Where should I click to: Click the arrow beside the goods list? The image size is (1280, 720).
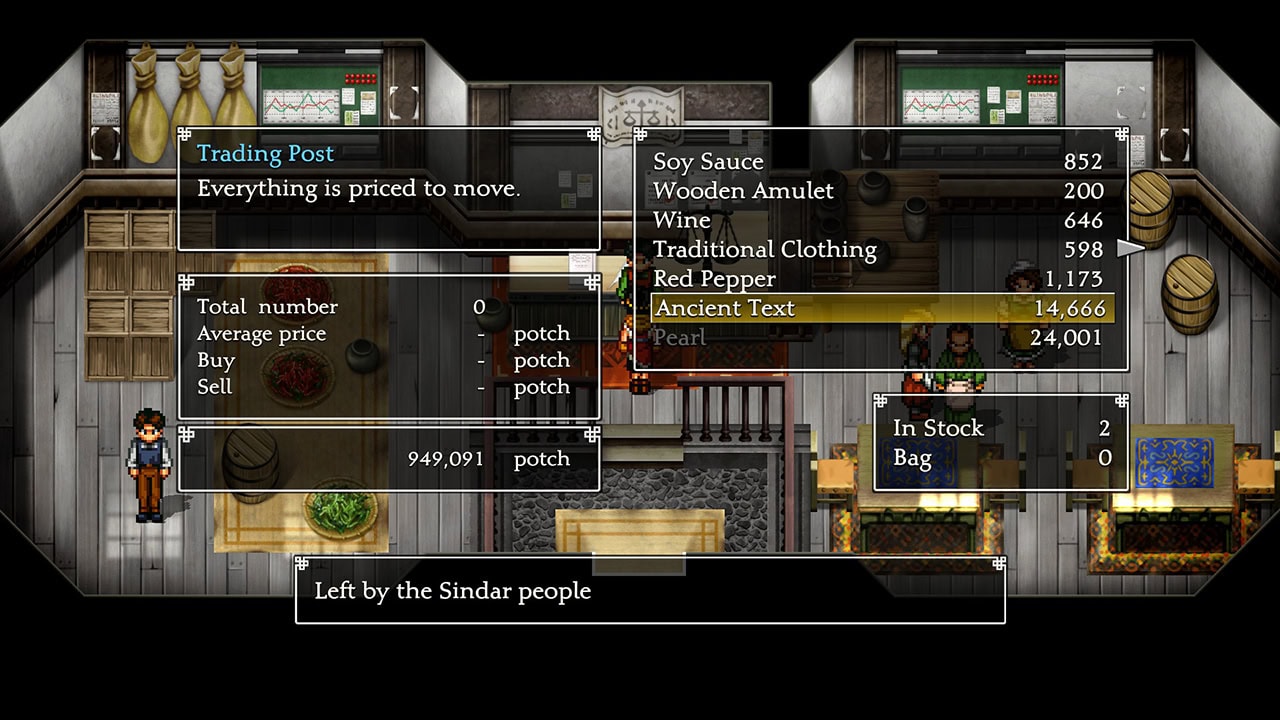1130,248
